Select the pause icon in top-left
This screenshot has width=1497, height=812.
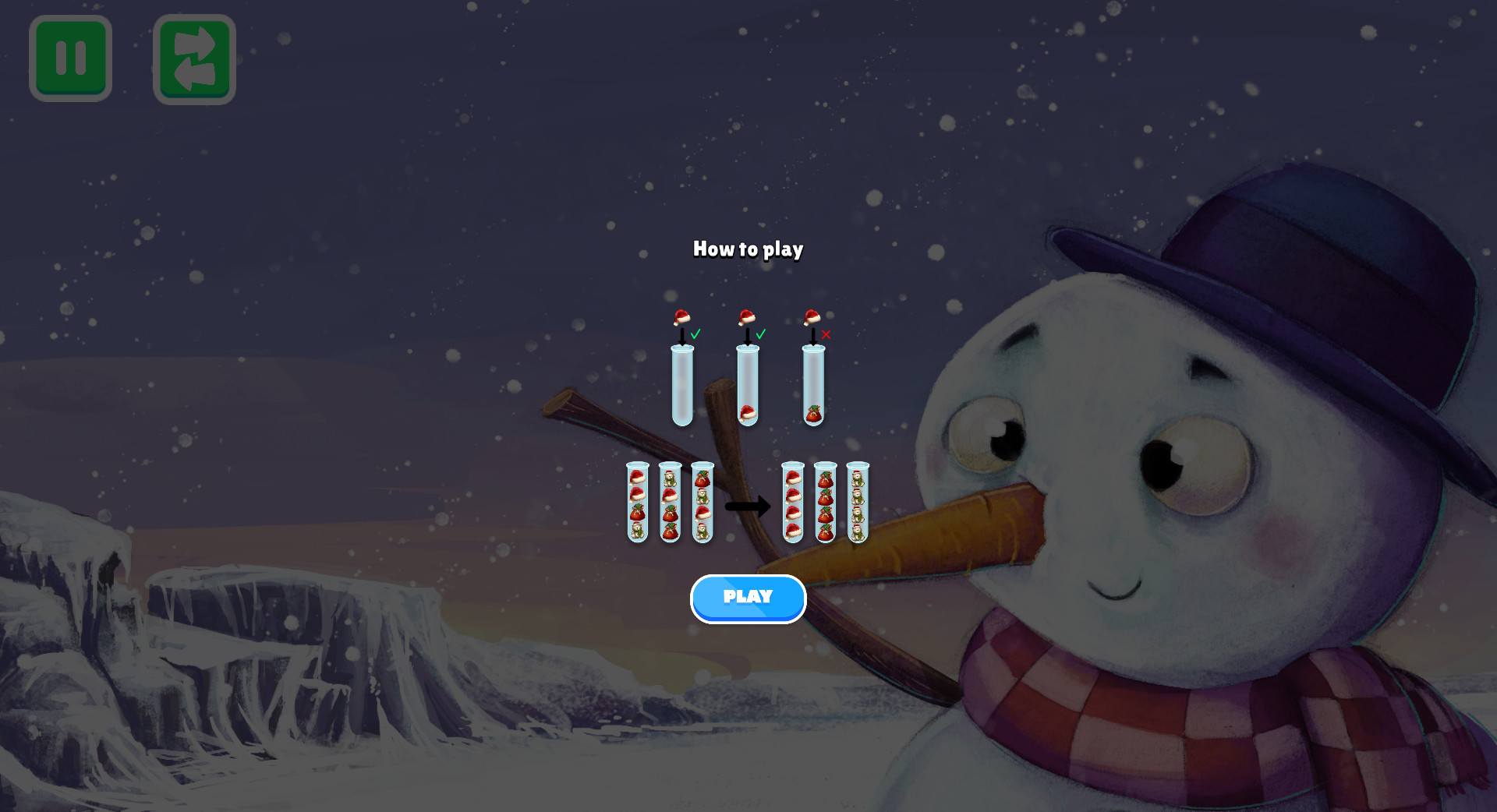(70, 57)
